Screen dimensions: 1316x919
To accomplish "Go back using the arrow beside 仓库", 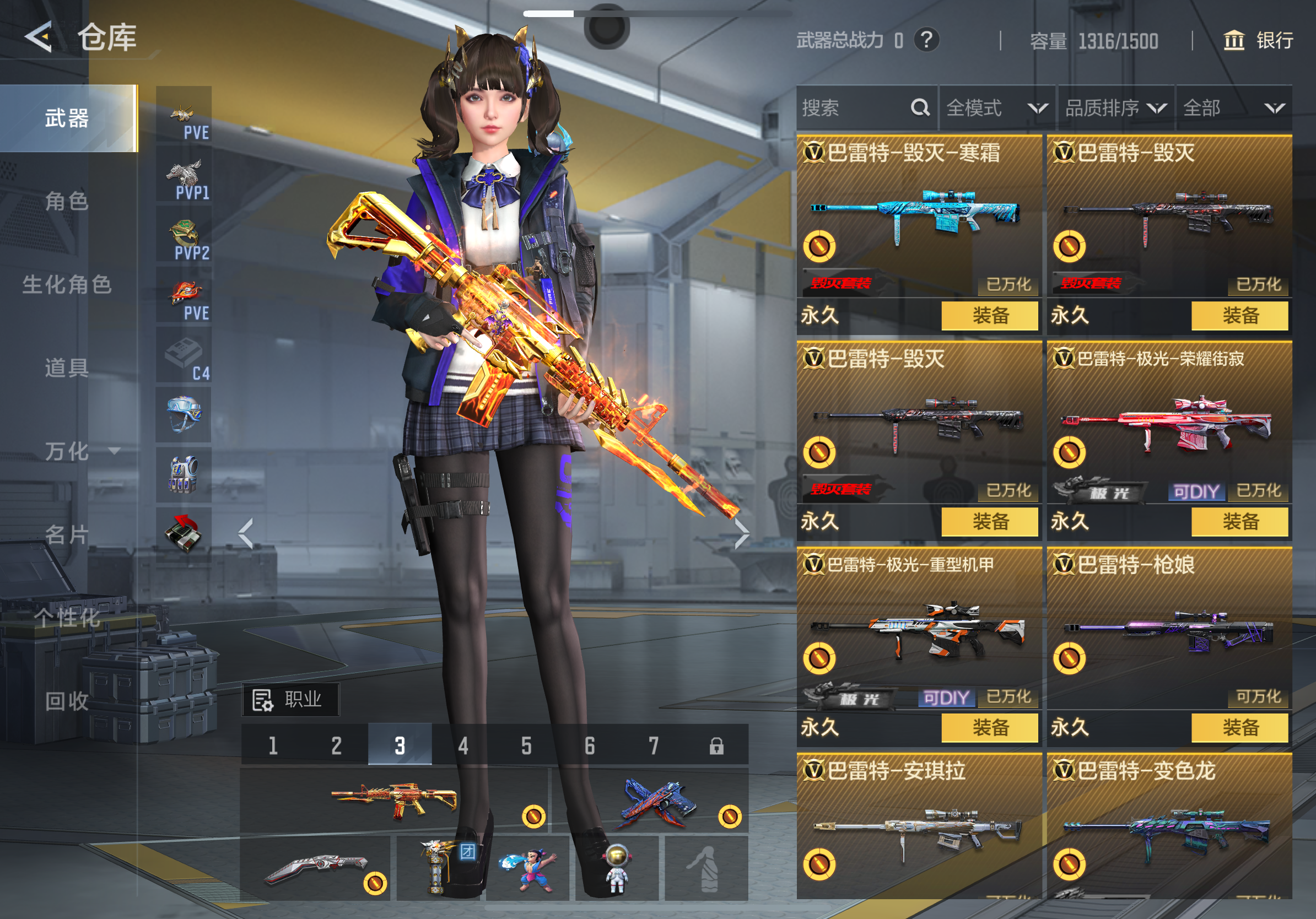I will click(x=39, y=37).
